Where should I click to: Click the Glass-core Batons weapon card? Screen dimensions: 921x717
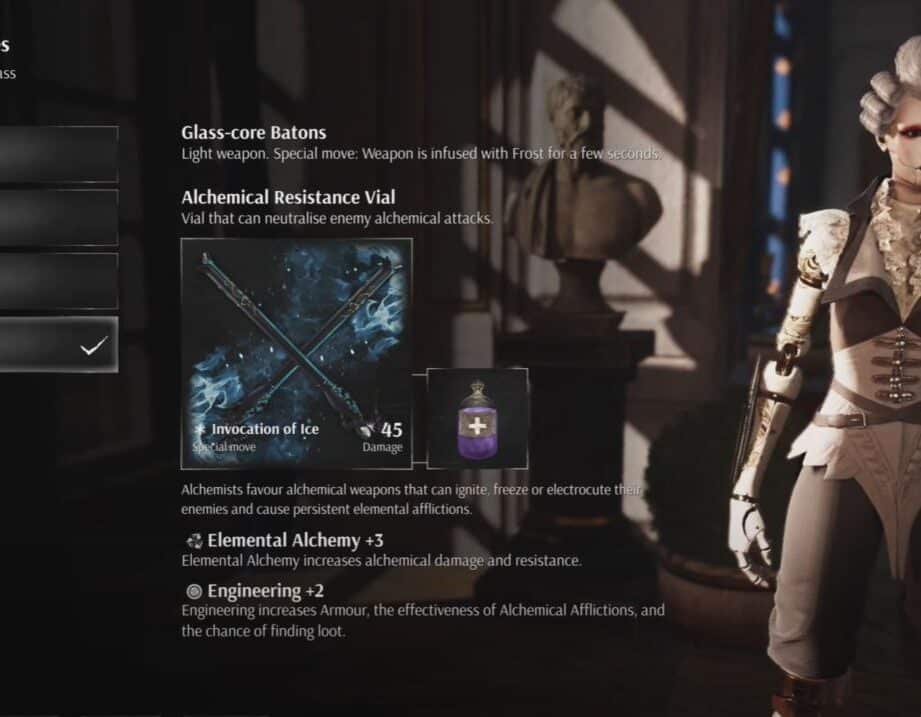296,353
